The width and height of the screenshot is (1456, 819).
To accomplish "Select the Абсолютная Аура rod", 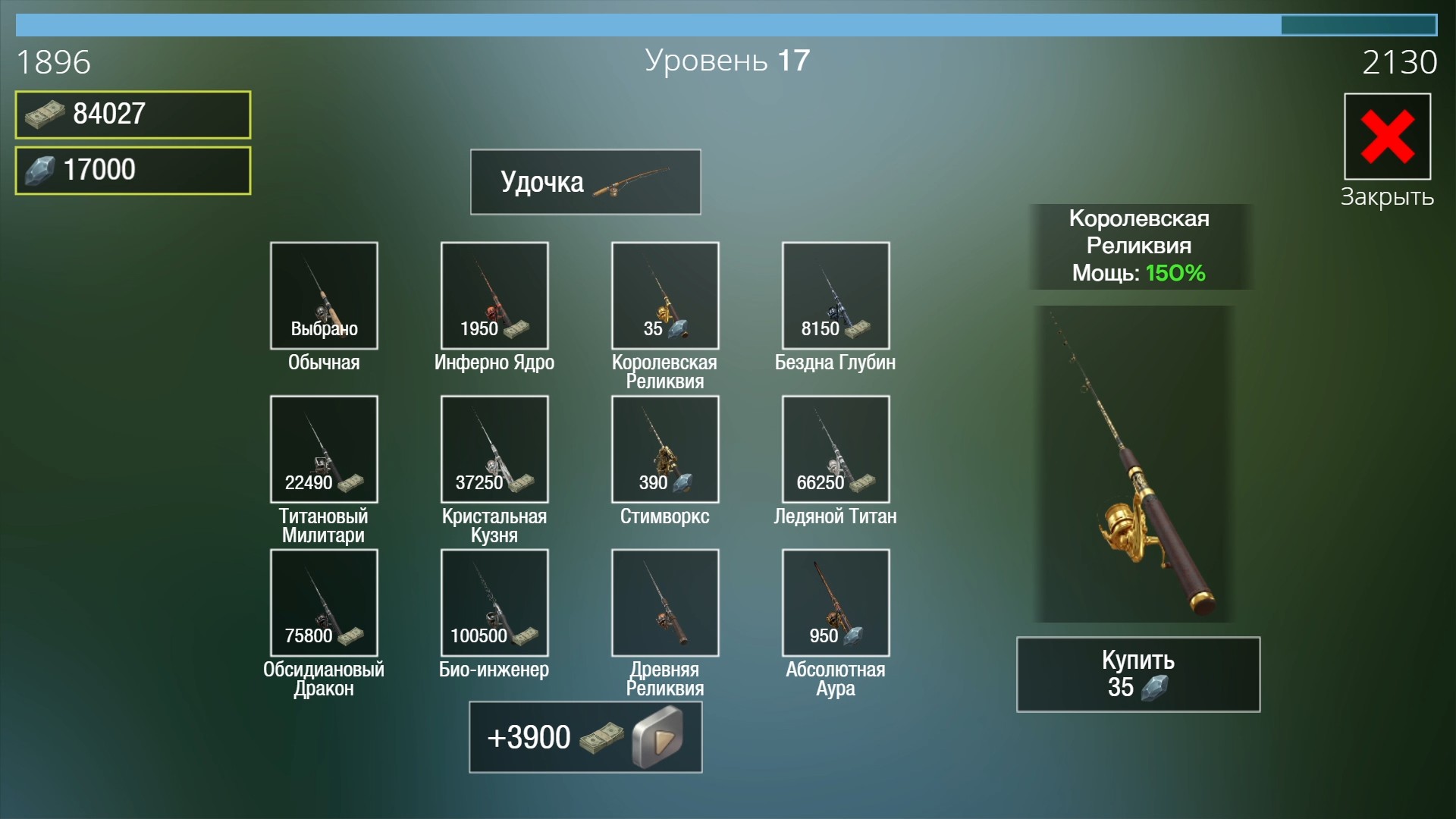I will click(835, 602).
